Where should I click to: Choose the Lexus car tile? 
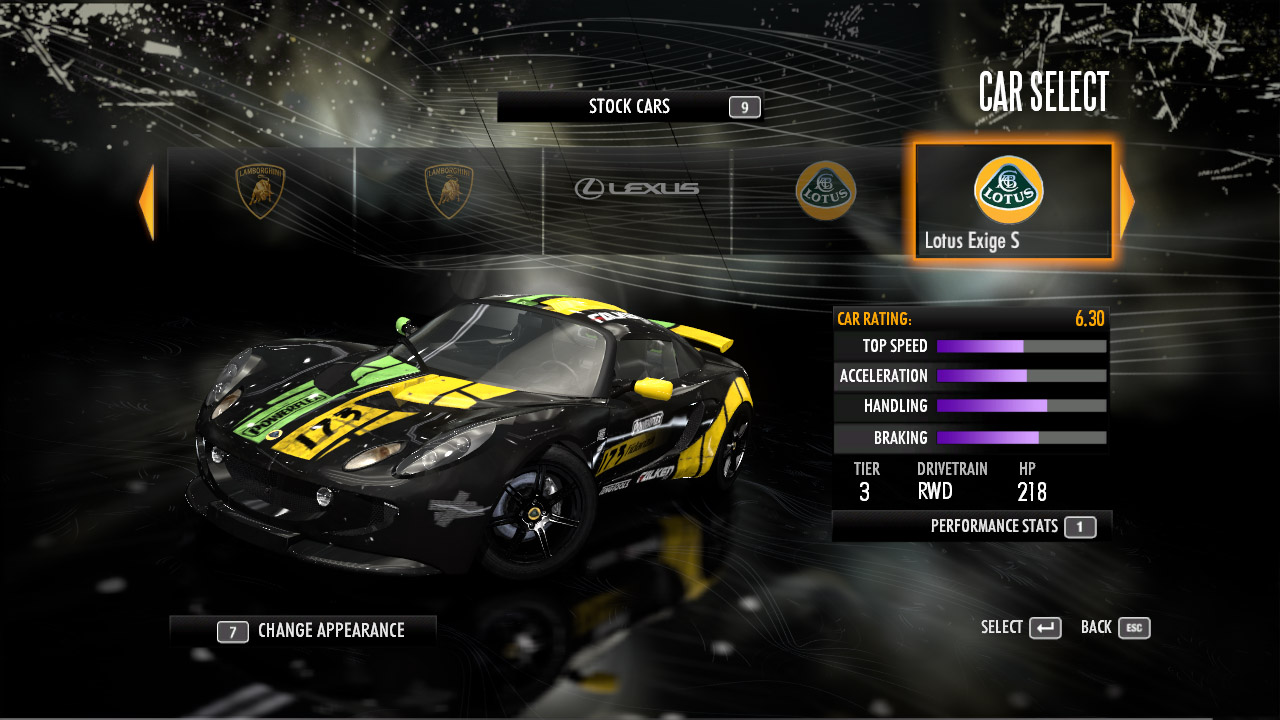pyautogui.click(x=637, y=190)
